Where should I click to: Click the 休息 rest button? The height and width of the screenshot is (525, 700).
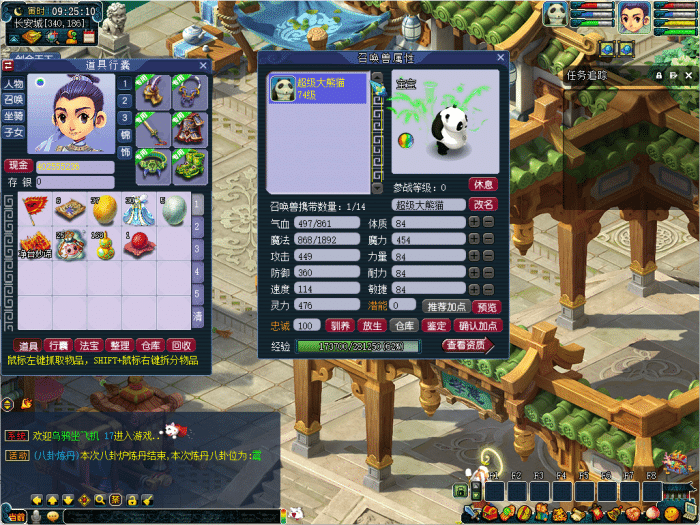coord(483,185)
